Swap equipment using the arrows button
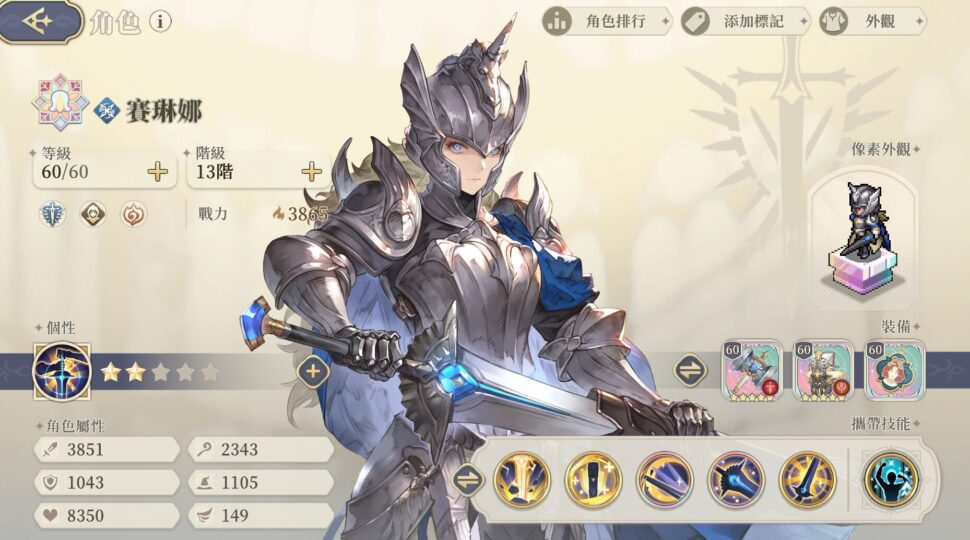970x540 pixels. 690,371
